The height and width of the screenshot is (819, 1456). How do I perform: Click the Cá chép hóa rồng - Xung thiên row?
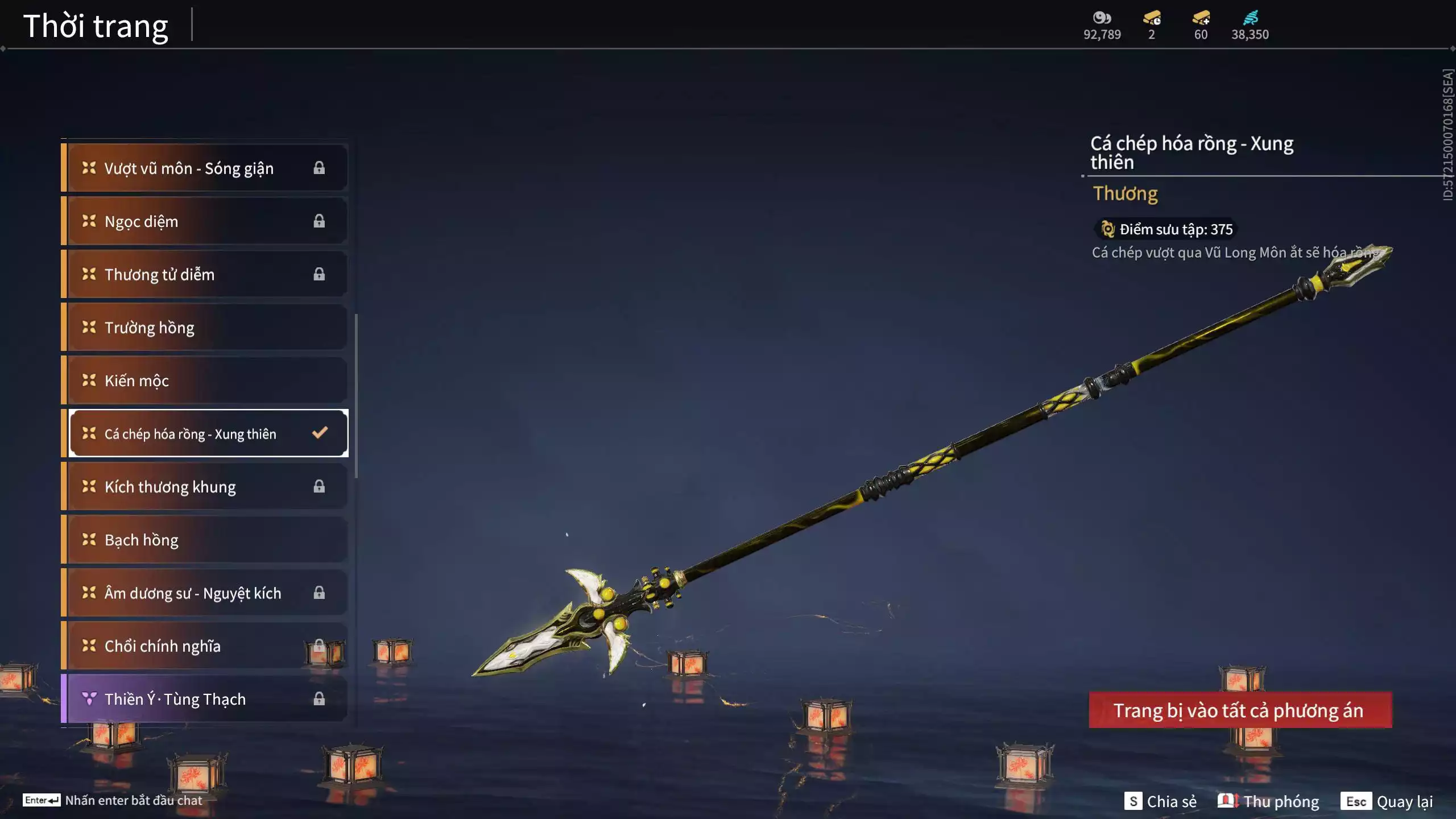pyautogui.click(x=205, y=433)
